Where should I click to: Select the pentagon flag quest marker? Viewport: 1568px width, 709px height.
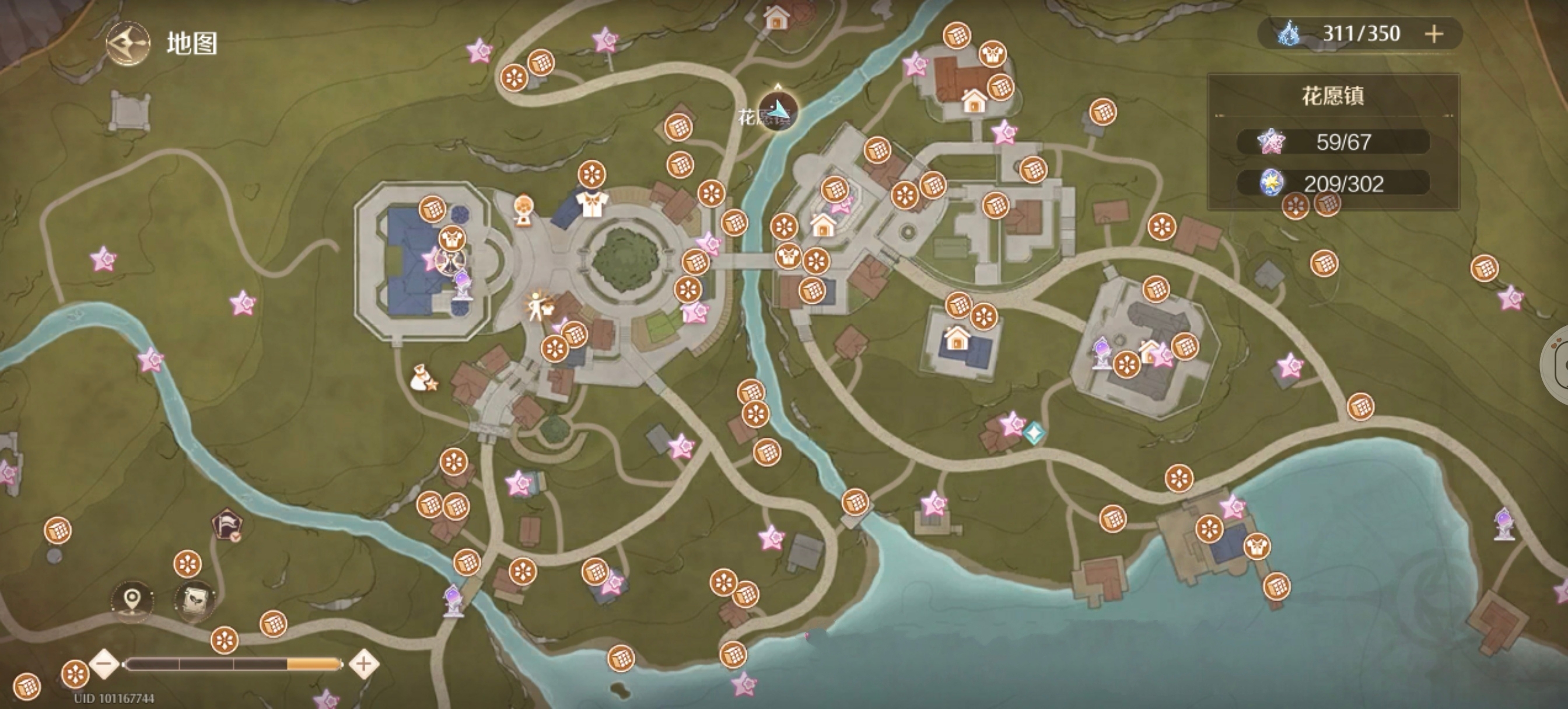227,525
